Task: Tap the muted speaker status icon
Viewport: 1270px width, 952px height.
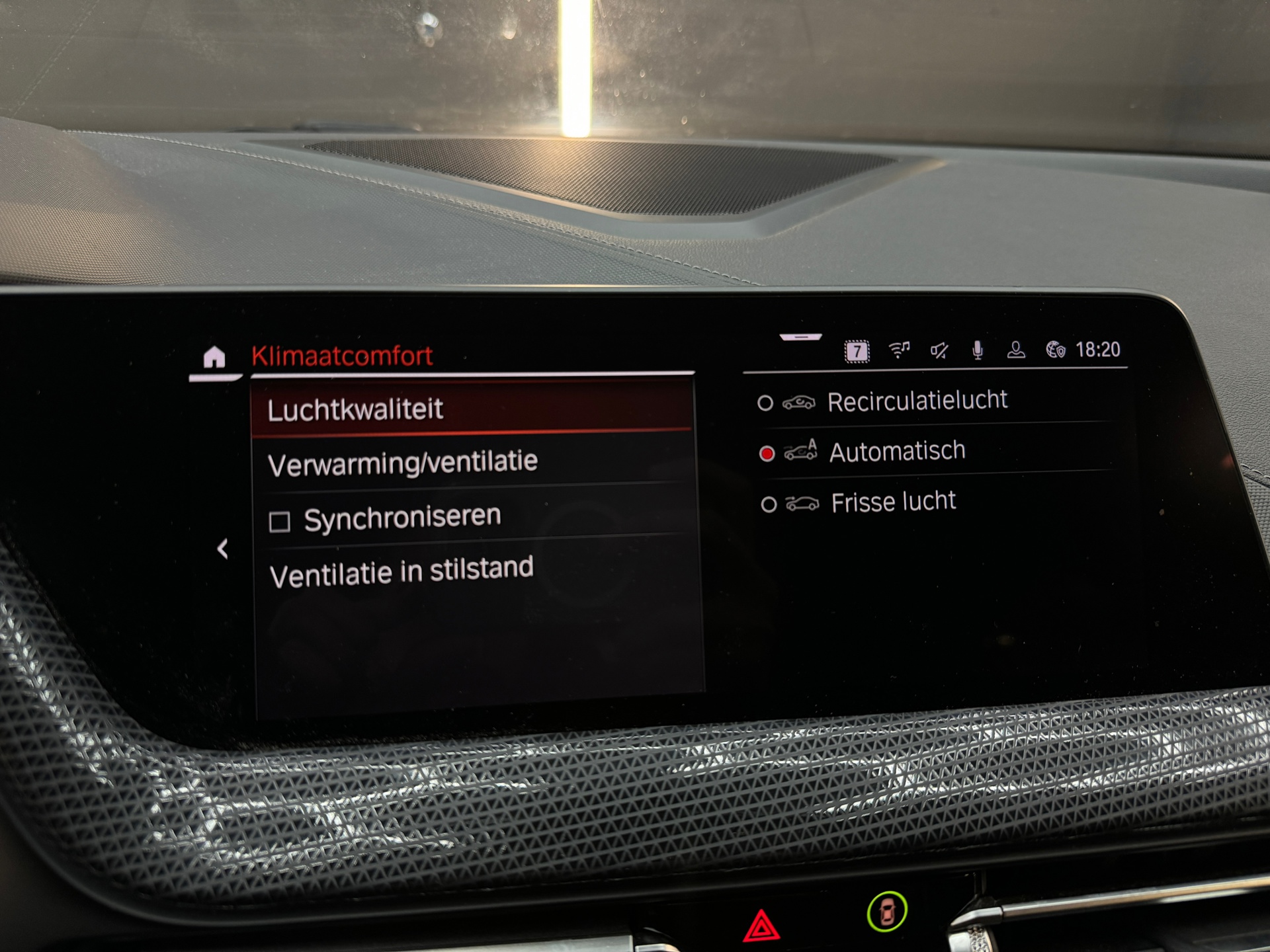Action: (939, 350)
